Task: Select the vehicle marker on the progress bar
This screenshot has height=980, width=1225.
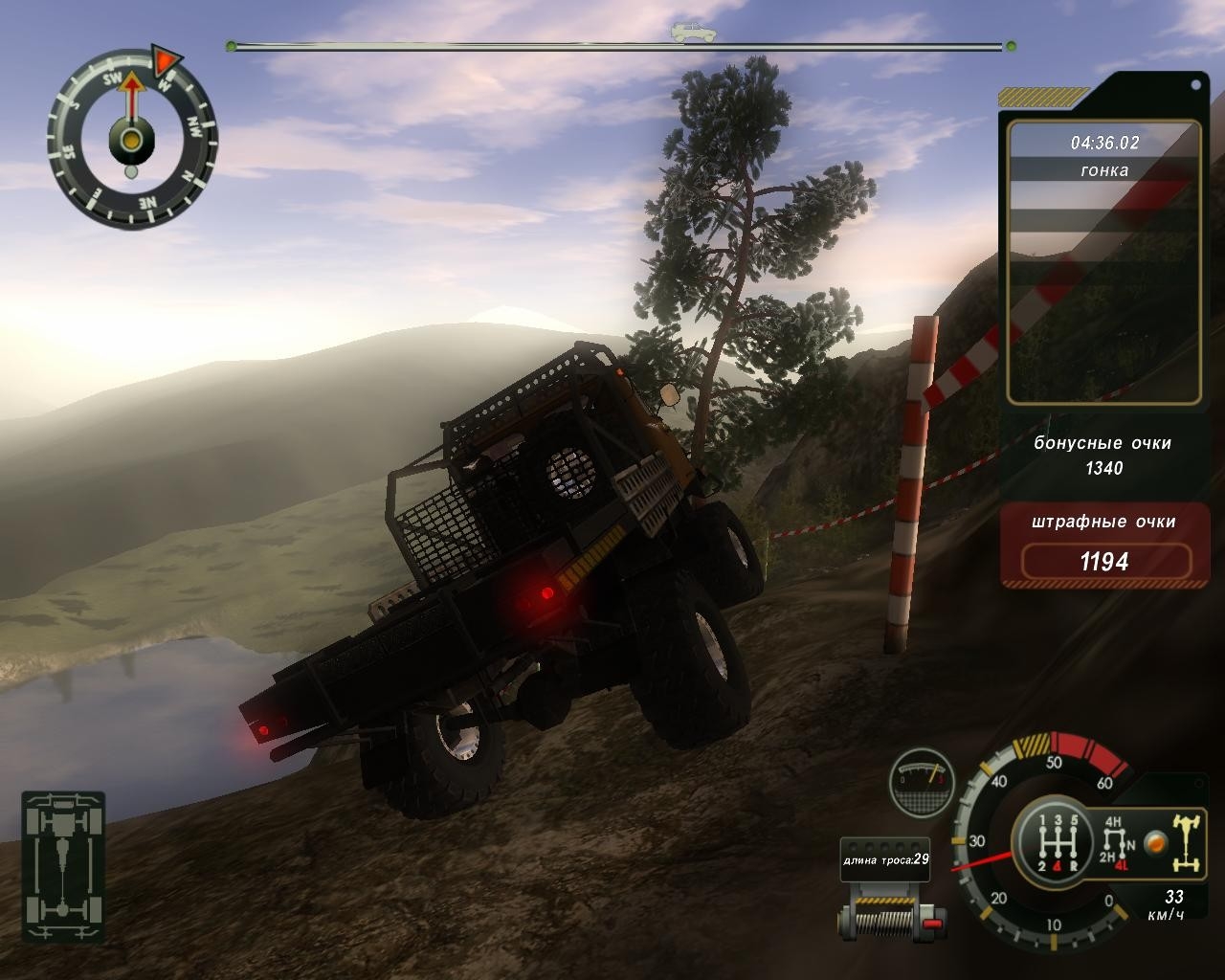Action: (686, 33)
